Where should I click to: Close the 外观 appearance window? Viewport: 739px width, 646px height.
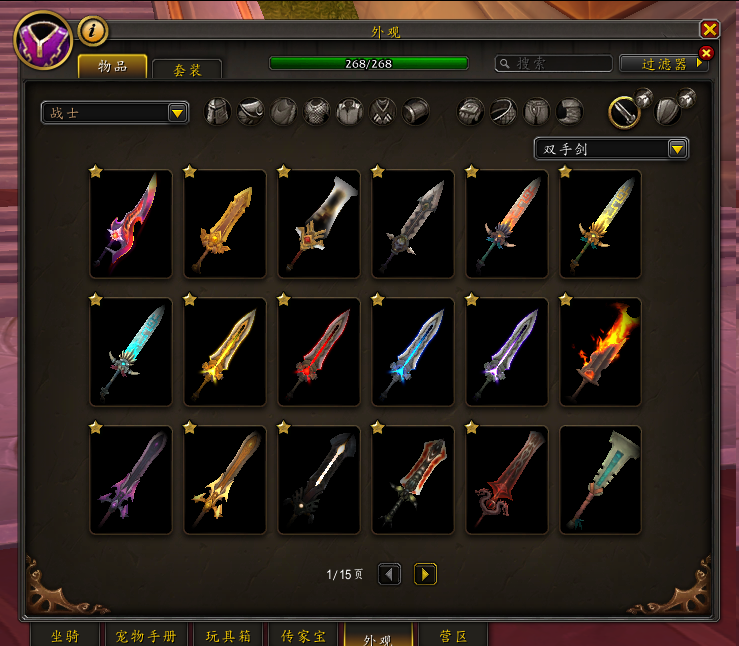tap(710, 30)
